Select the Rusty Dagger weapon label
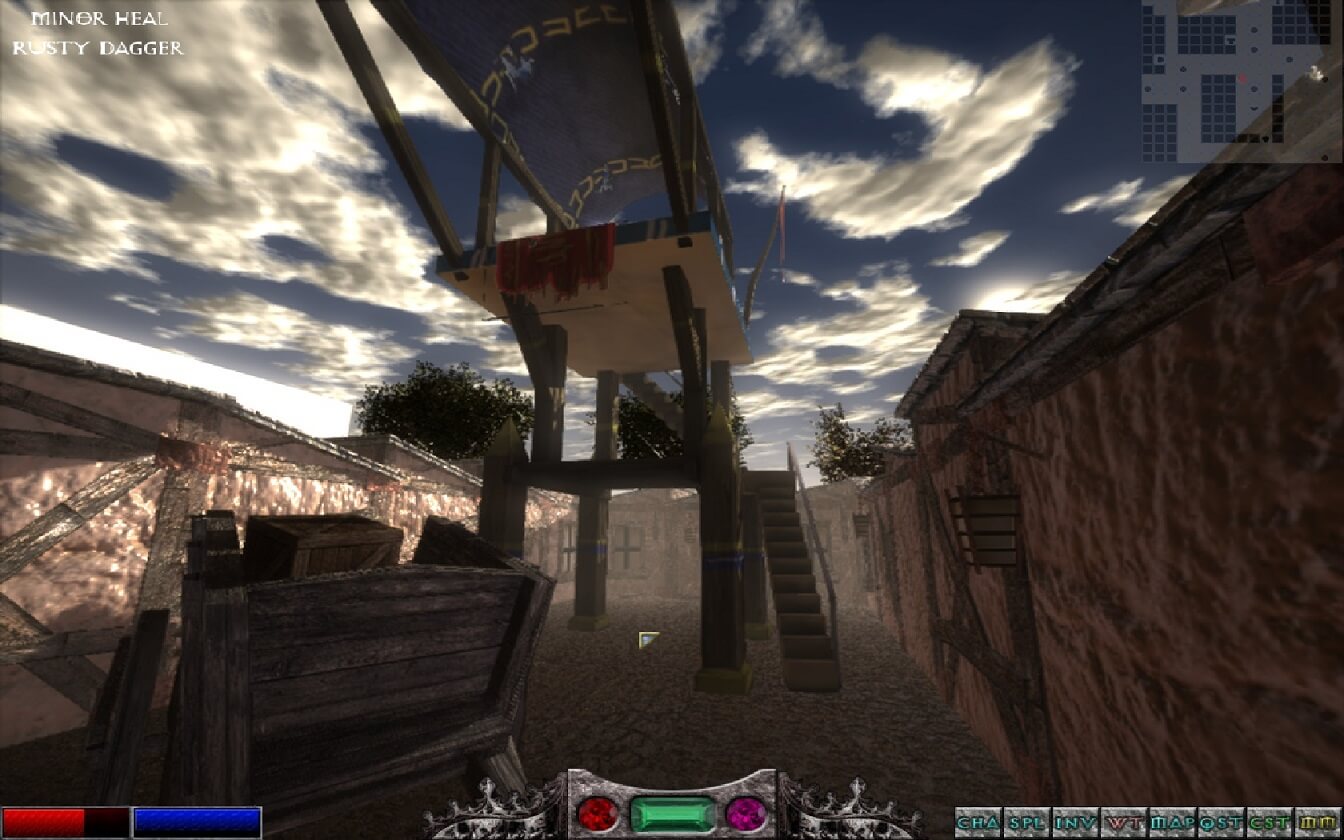The width and height of the screenshot is (1344, 840). coord(98,47)
